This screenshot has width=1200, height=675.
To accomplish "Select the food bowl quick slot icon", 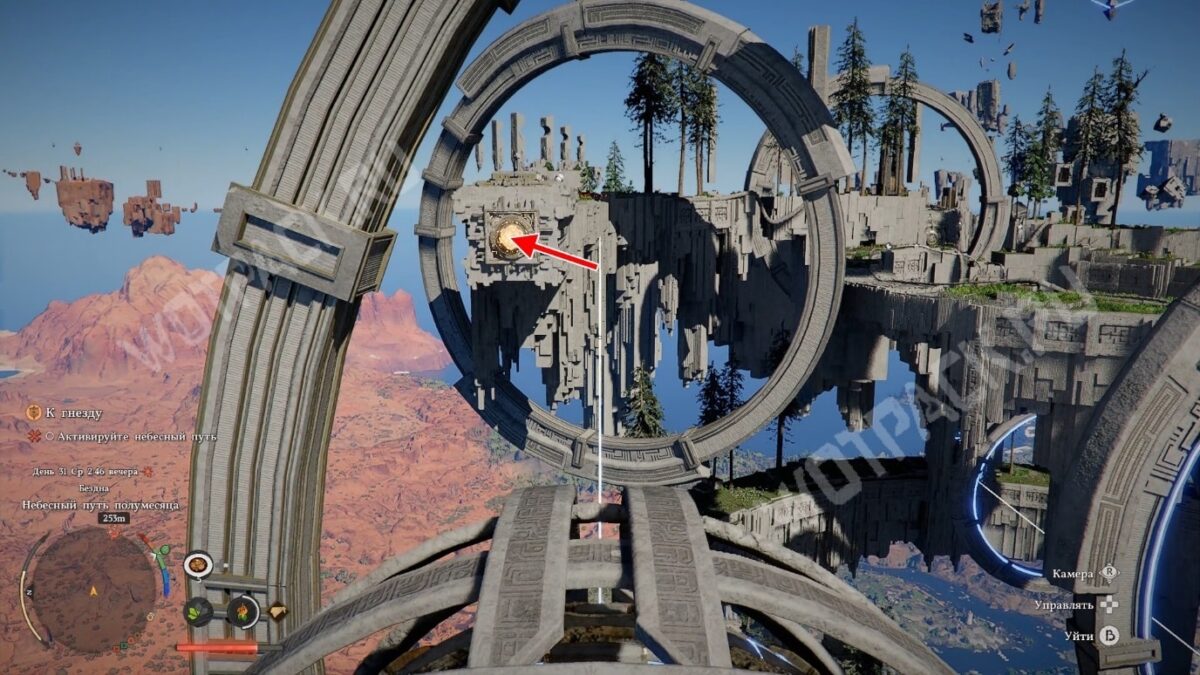I will [198, 565].
